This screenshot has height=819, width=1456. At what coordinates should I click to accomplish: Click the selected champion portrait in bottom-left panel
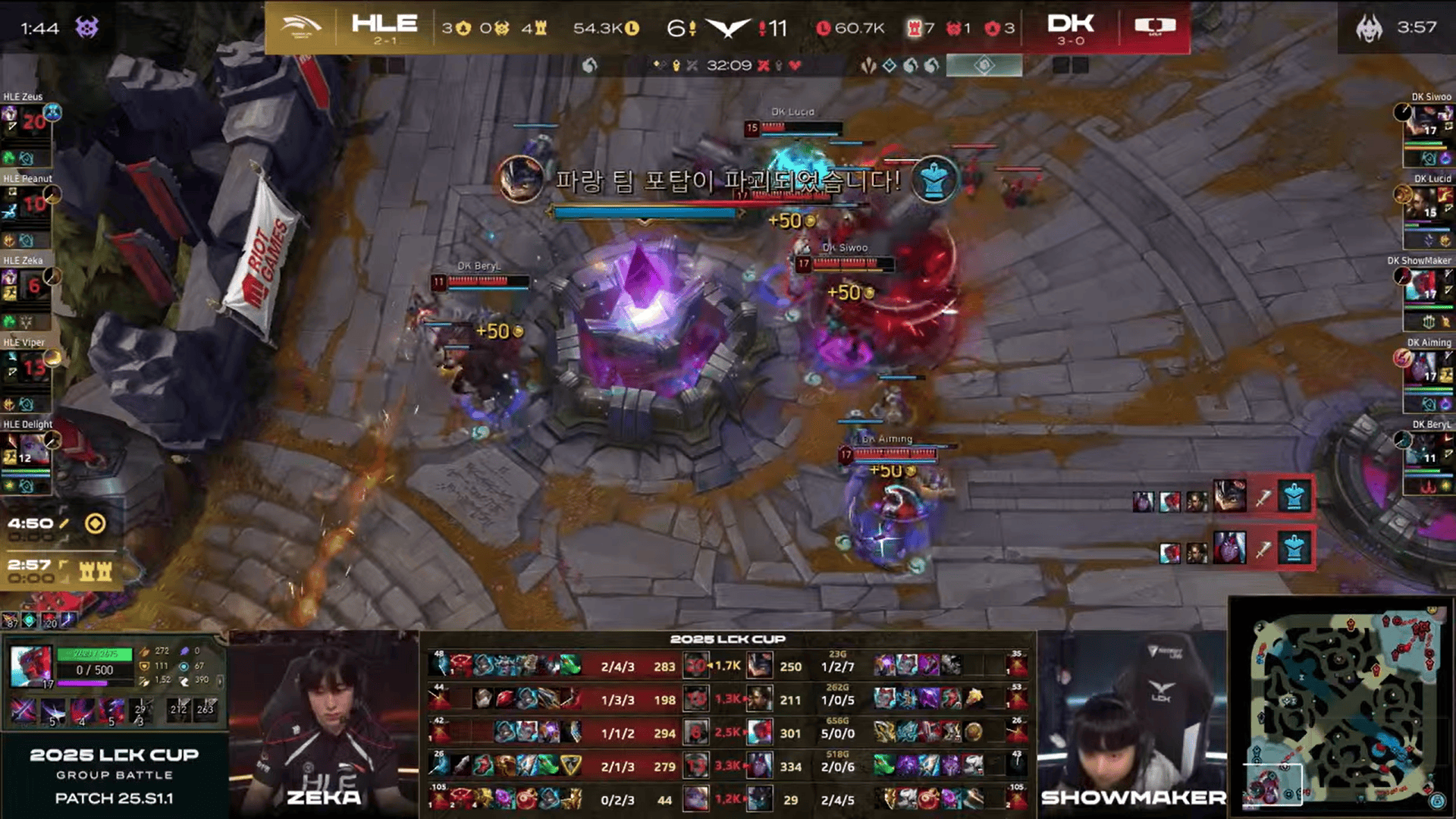32,666
